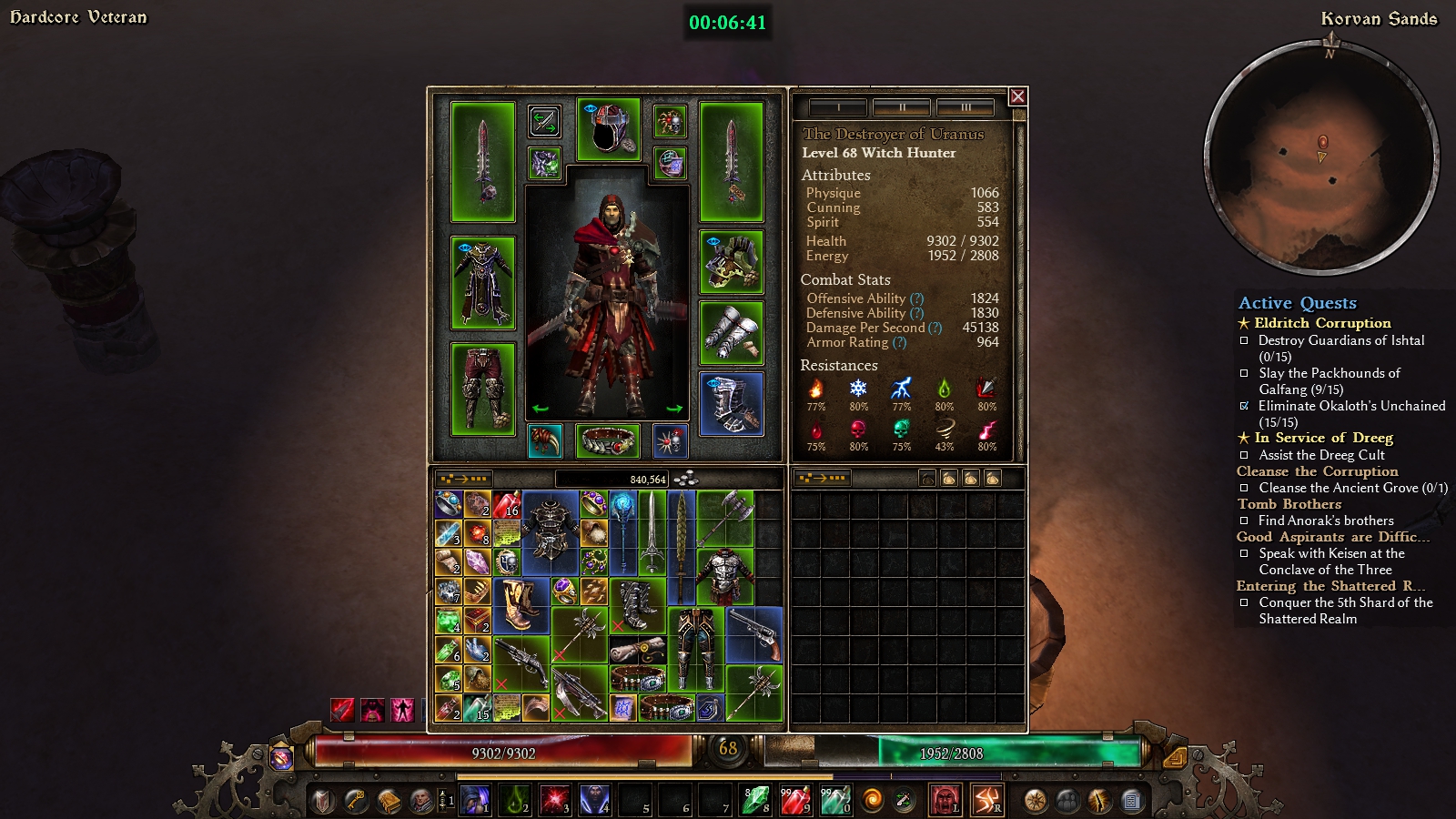Open the orange spiral rift gate portal
Viewport: 1456px width, 819px height.
[872, 801]
